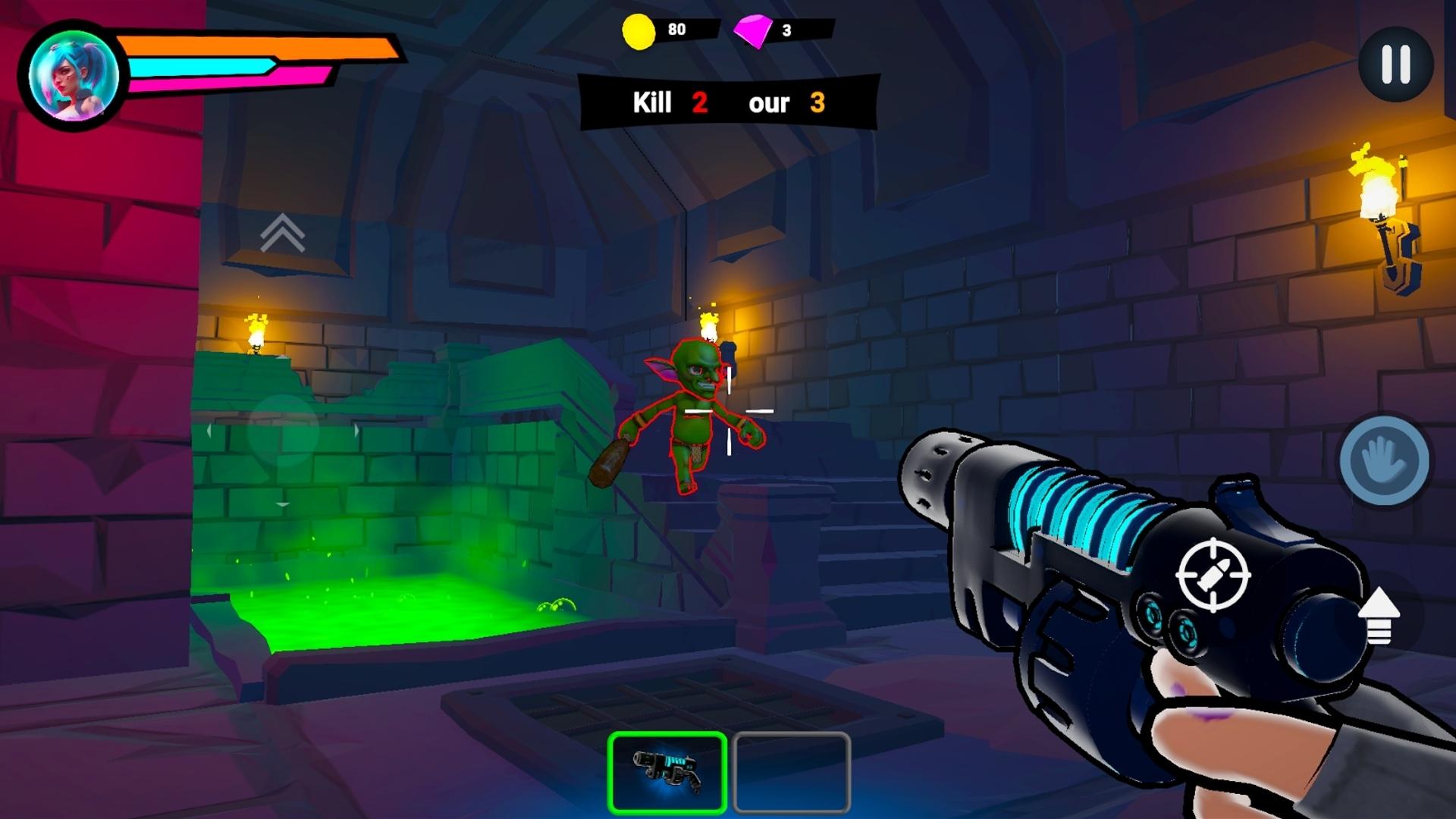1456x819 pixels.
Task: Tap the hand interact button
Action: pos(1384,460)
